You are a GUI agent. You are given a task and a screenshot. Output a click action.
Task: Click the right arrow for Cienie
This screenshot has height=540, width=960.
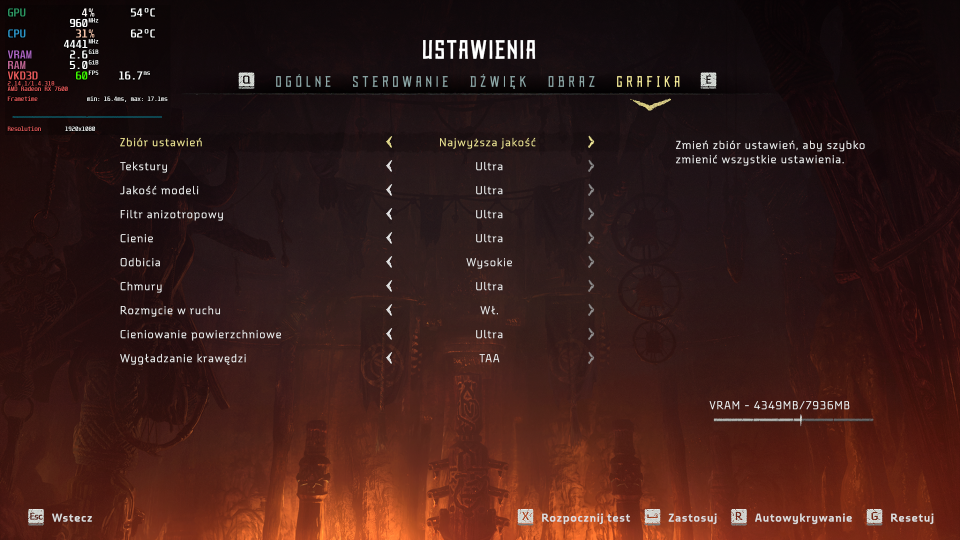point(591,238)
